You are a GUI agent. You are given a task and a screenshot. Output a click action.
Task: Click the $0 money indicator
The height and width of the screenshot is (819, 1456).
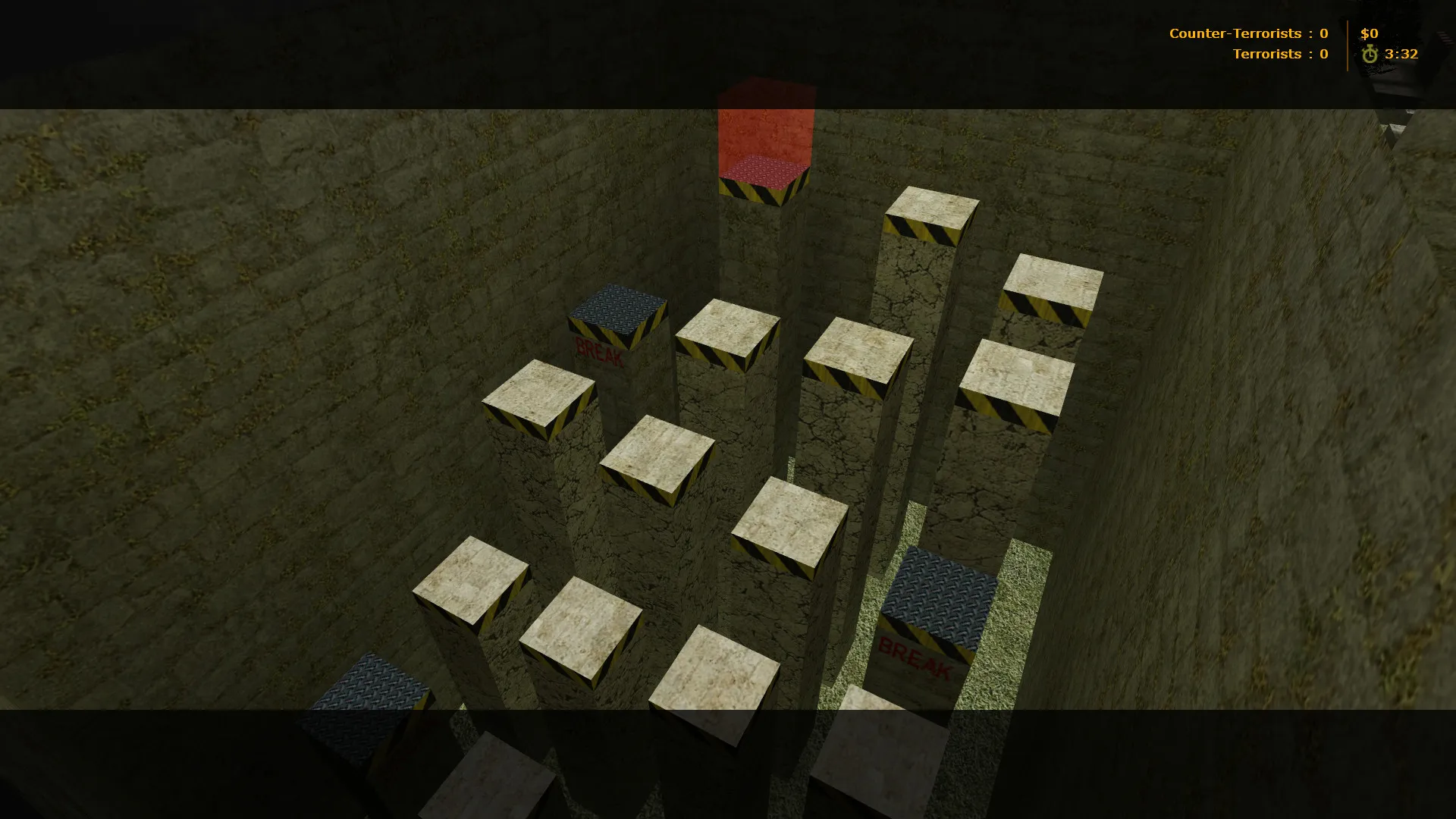1368,33
